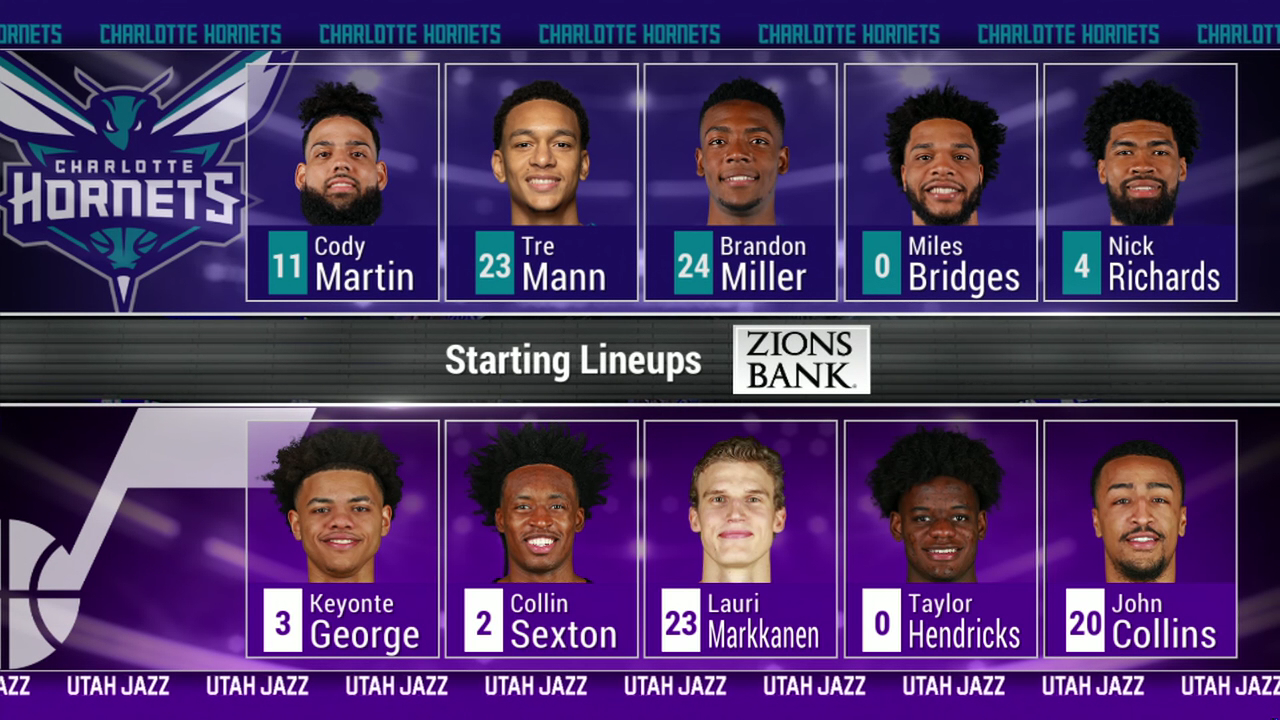Choose the Collin Sexton starter card

click(x=541, y=538)
